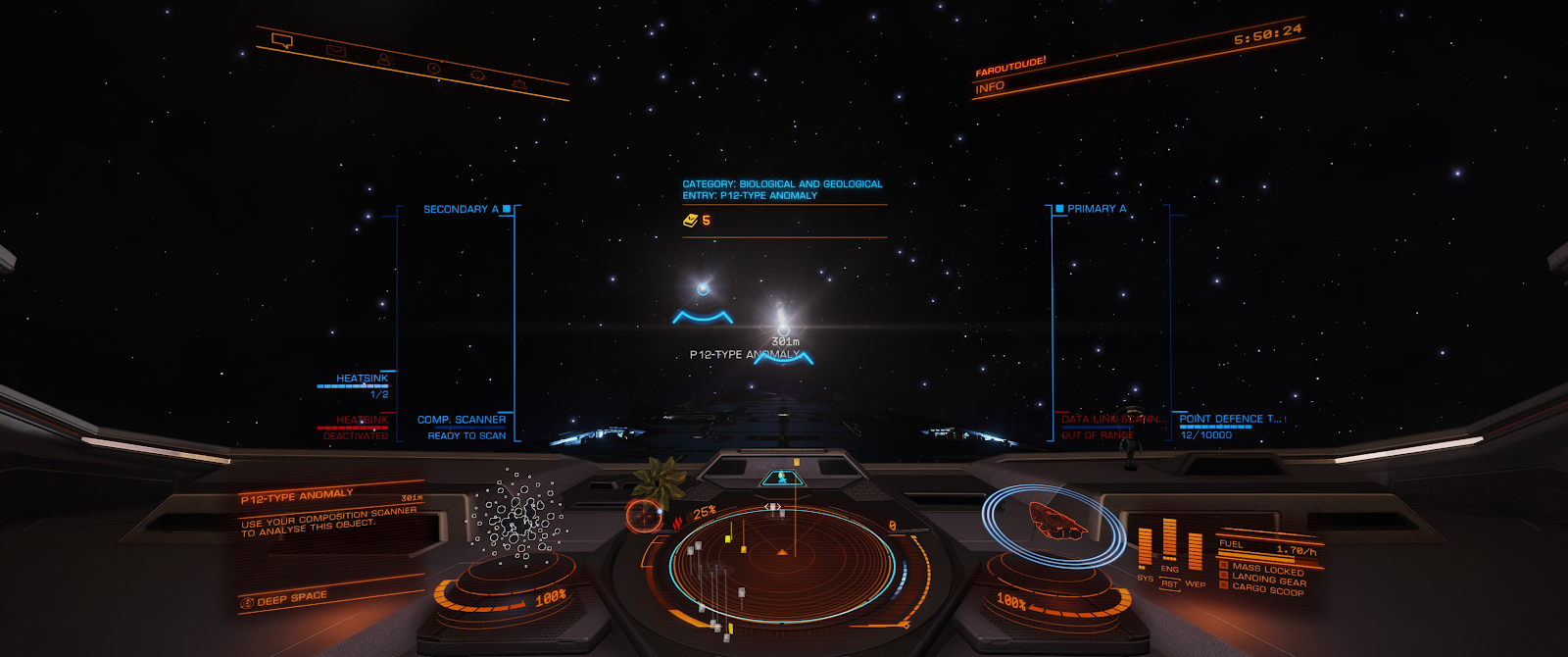Select the Heatsink 1/2 module entry
This screenshot has width=1568, height=657.
tap(362, 379)
